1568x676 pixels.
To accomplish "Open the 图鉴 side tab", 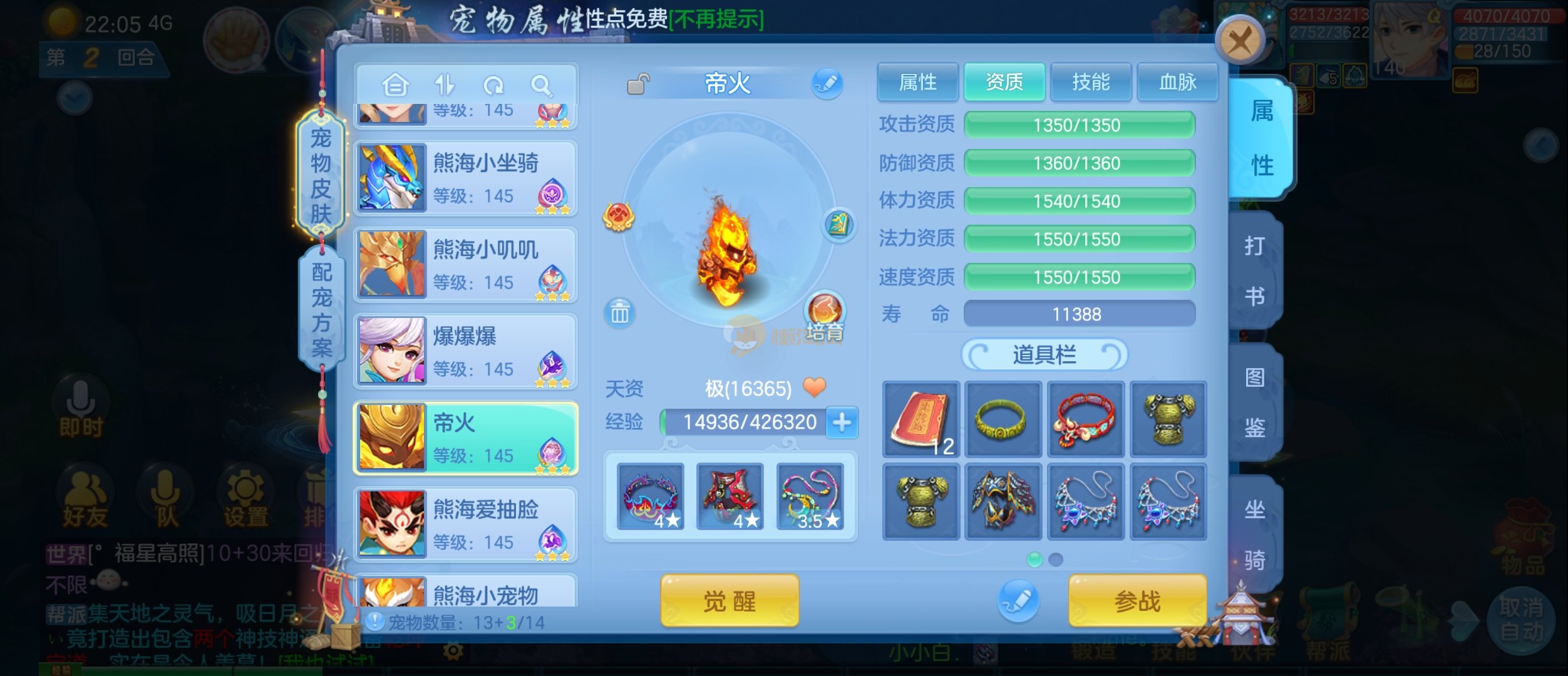I will tap(1255, 402).
